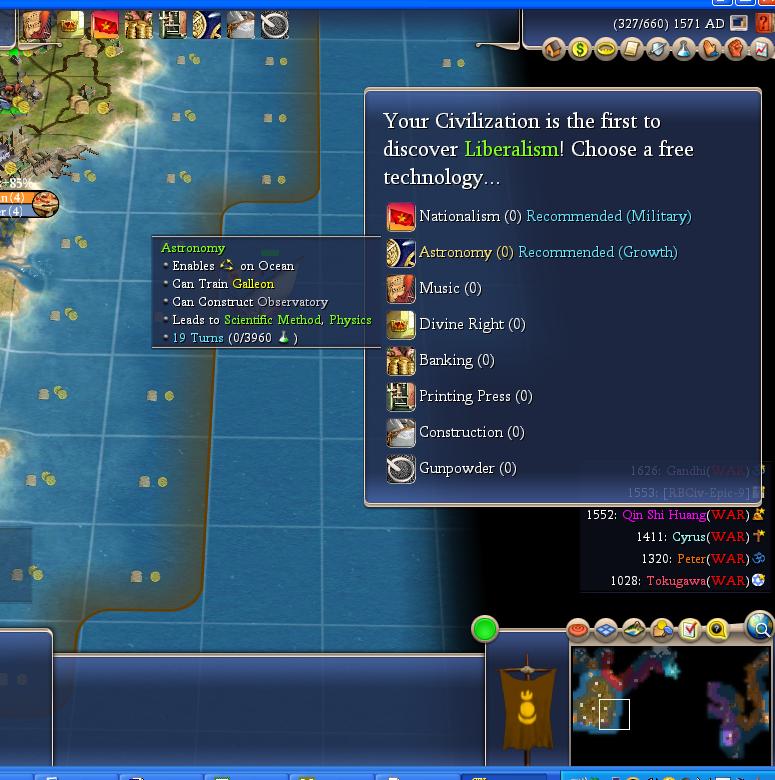
Task: Open the Religion Advisor praying hands icon
Action: [x=710, y=49]
